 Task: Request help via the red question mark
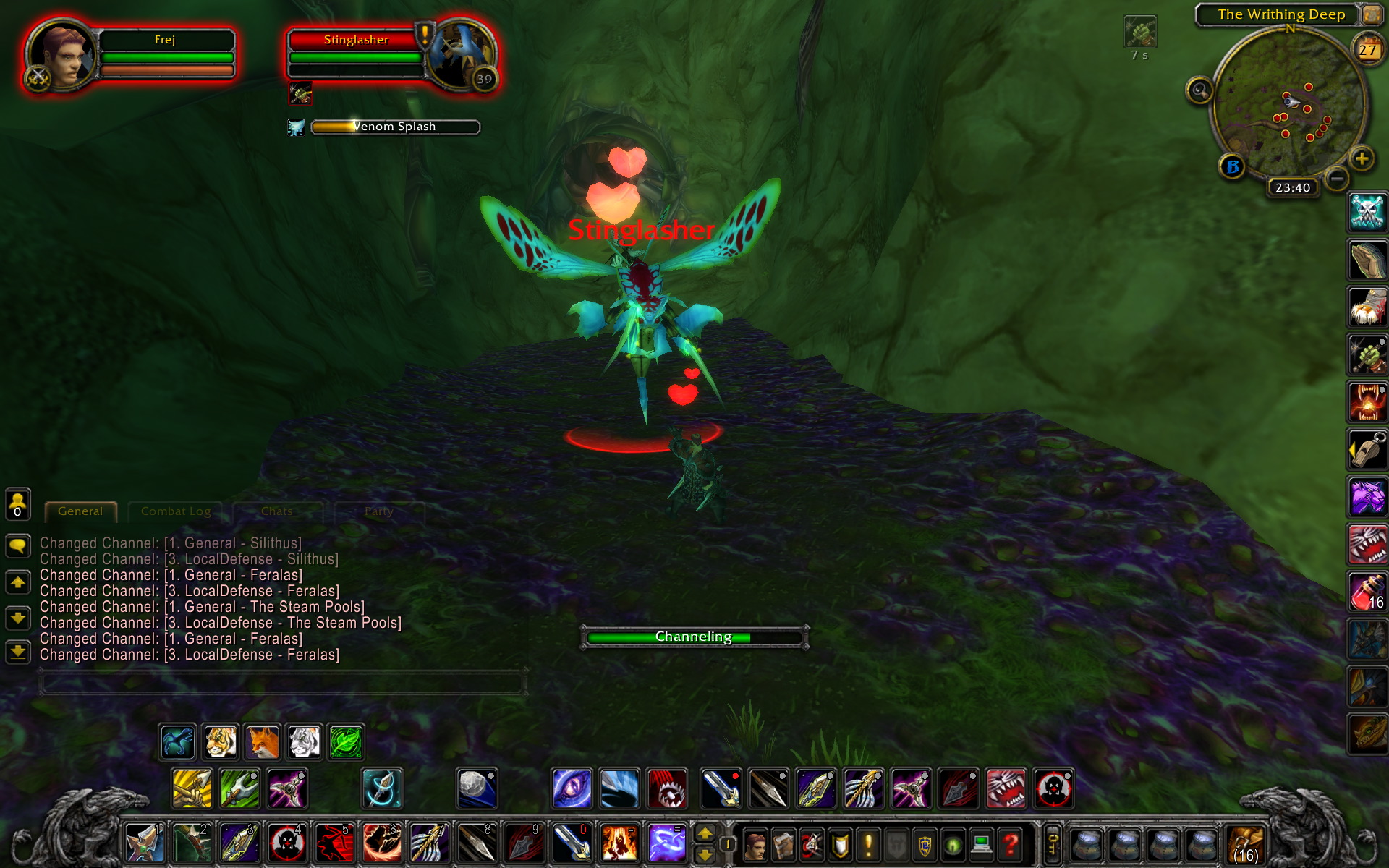1011,844
